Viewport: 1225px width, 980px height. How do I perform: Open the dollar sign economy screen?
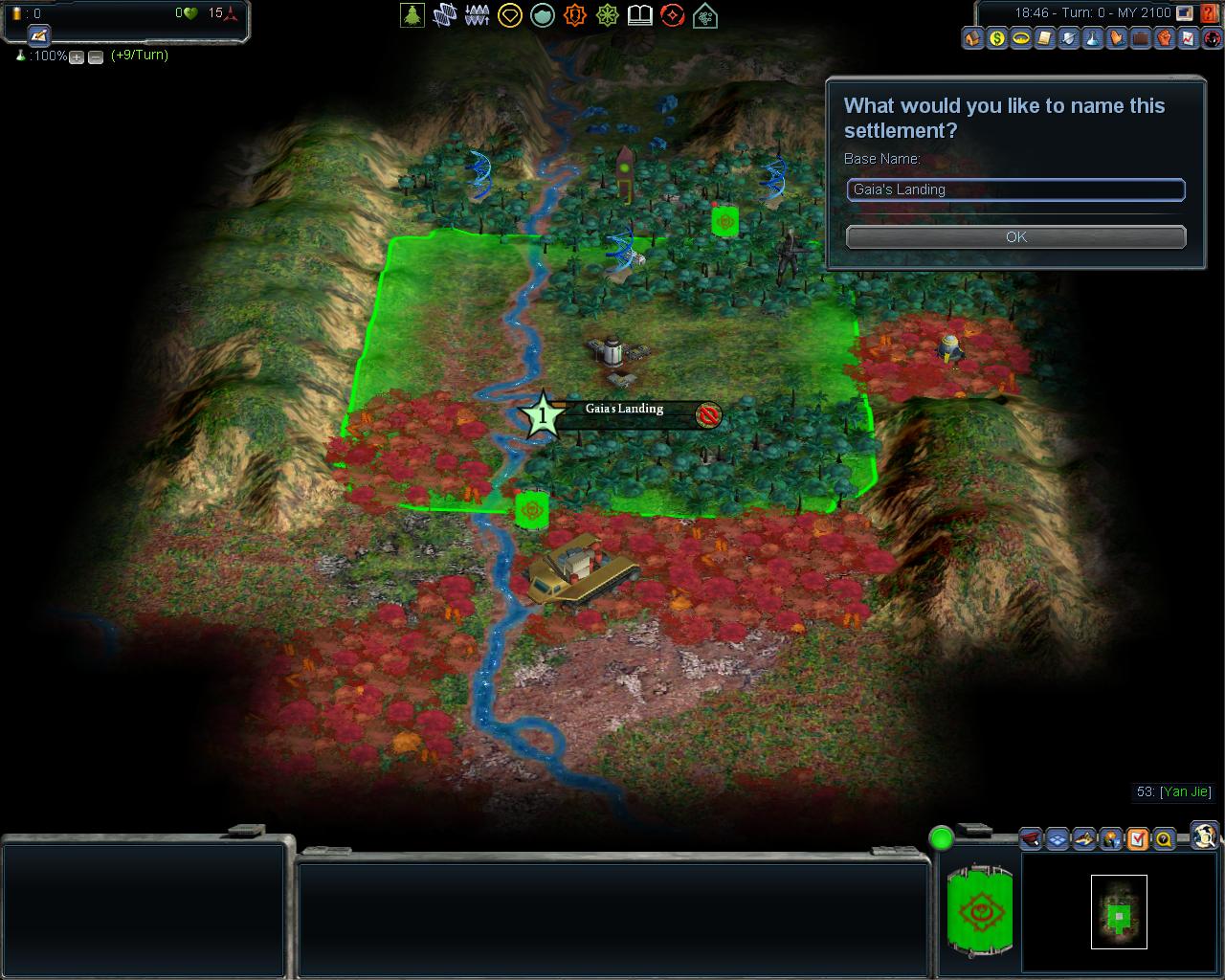click(x=997, y=39)
